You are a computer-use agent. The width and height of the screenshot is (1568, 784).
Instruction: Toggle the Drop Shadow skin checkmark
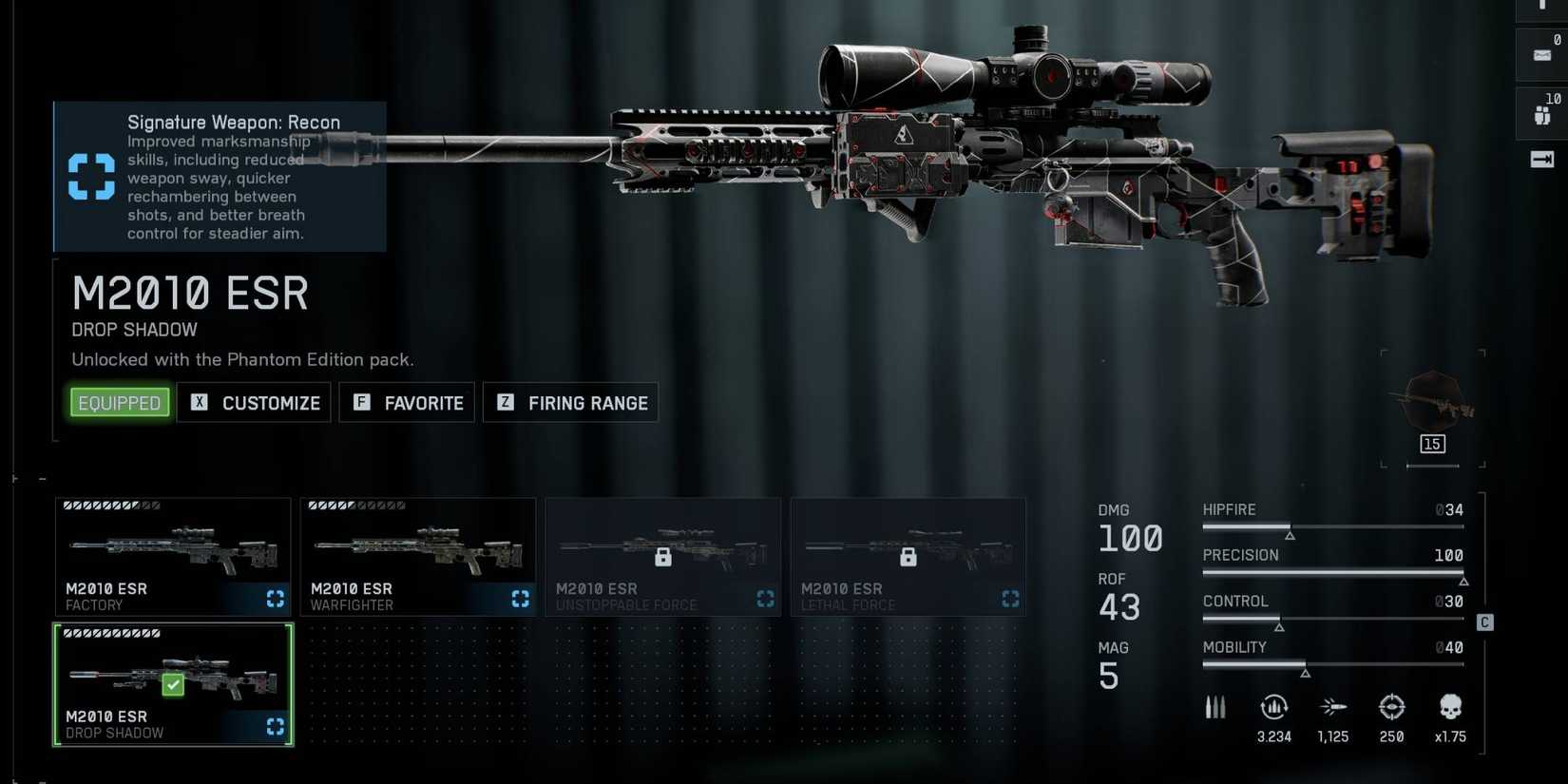[x=172, y=683]
